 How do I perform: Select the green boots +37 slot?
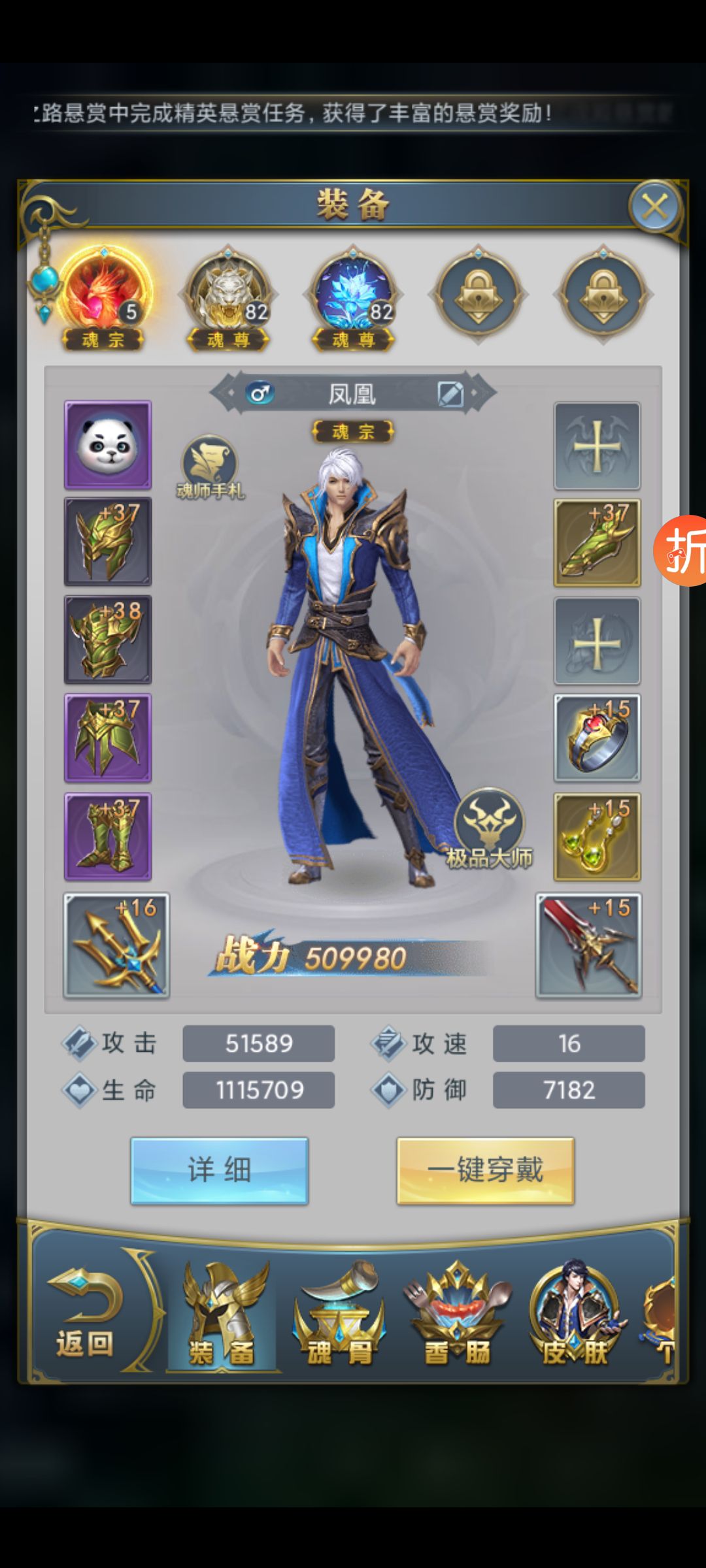pos(108,837)
